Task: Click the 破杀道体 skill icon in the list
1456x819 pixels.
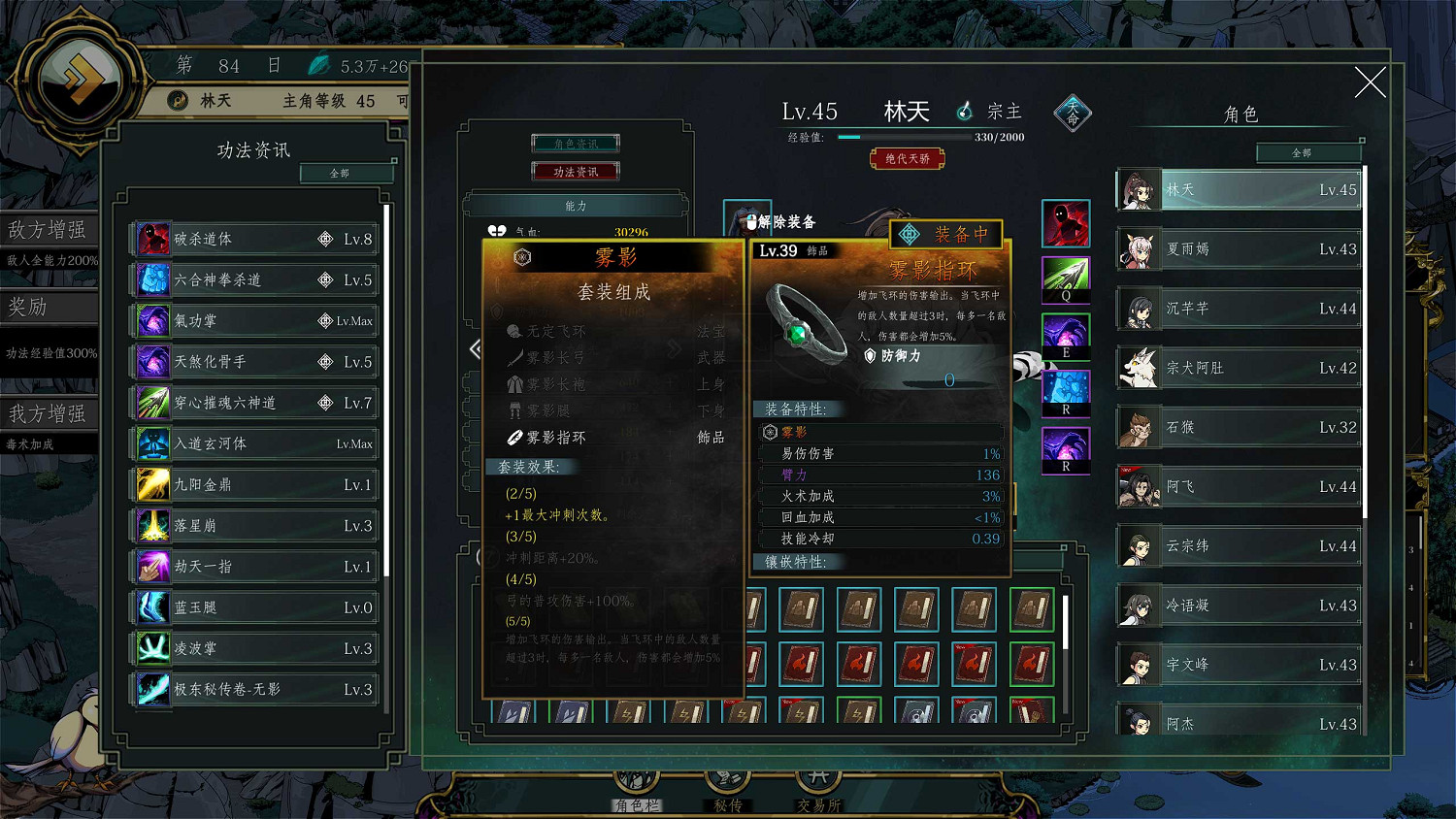Action: pos(152,239)
